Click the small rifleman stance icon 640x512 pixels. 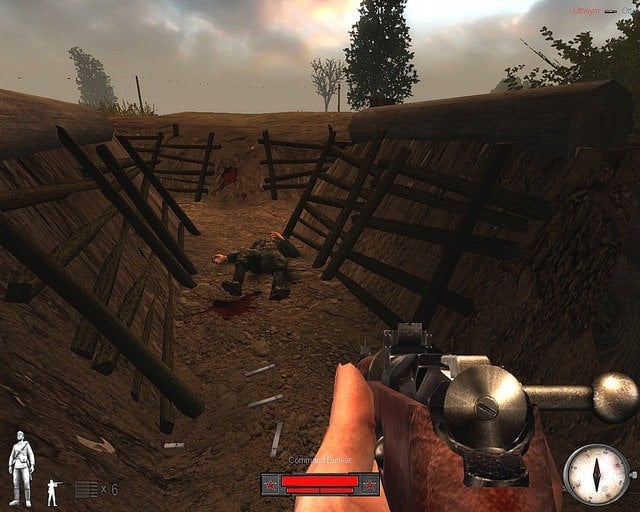point(53,491)
